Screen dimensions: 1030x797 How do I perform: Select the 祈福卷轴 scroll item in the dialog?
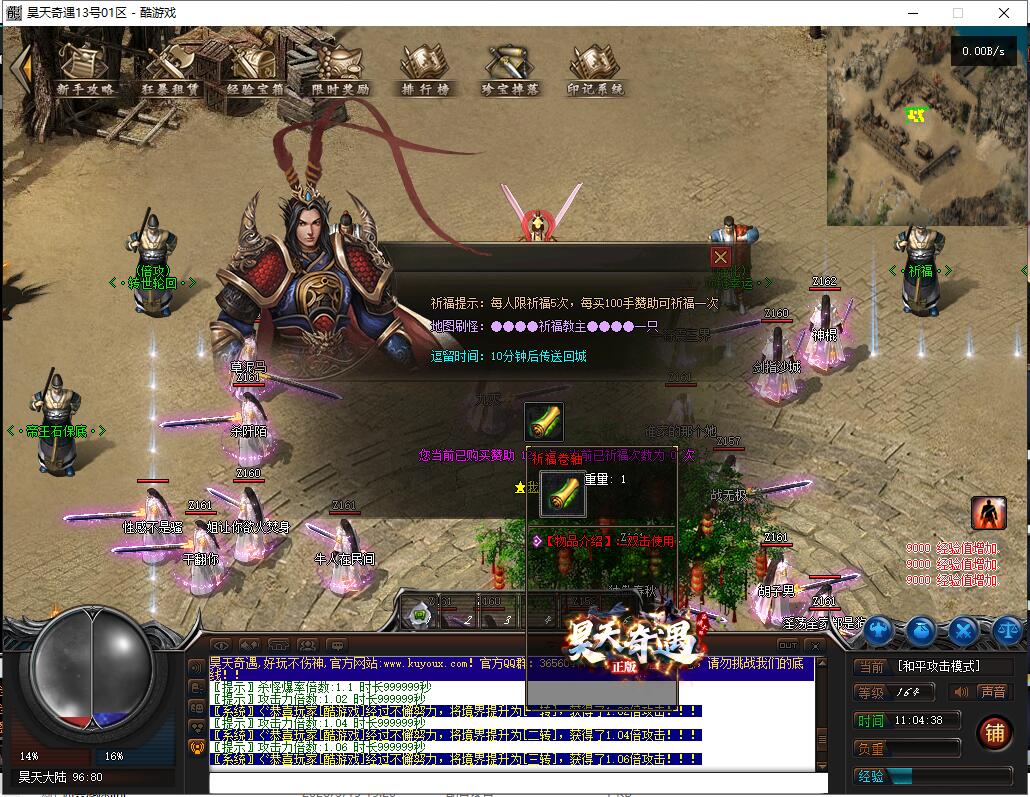pos(544,422)
